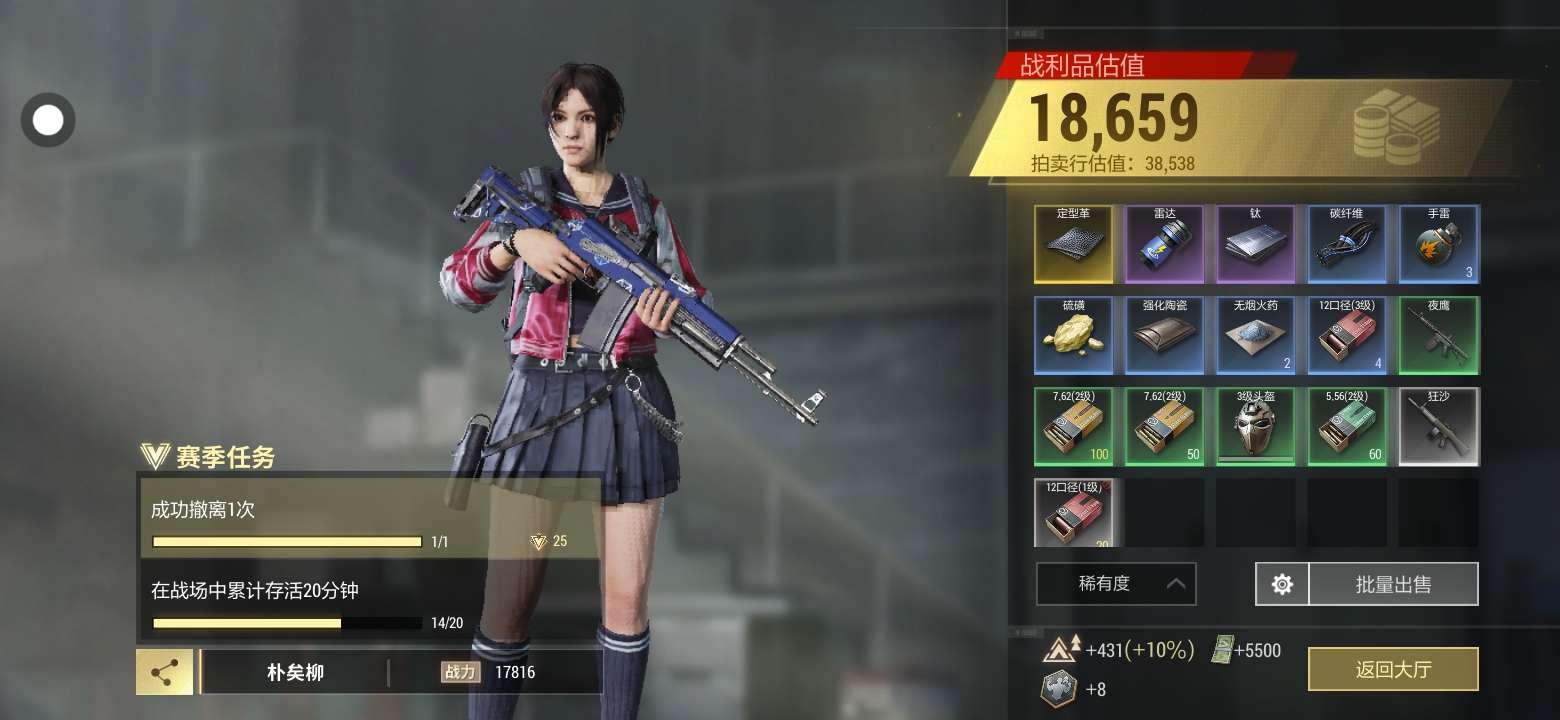The width and height of the screenshot is (1560, 720).
Task: Choose the 钛 titanium item slot
Action: [1256, 244]
